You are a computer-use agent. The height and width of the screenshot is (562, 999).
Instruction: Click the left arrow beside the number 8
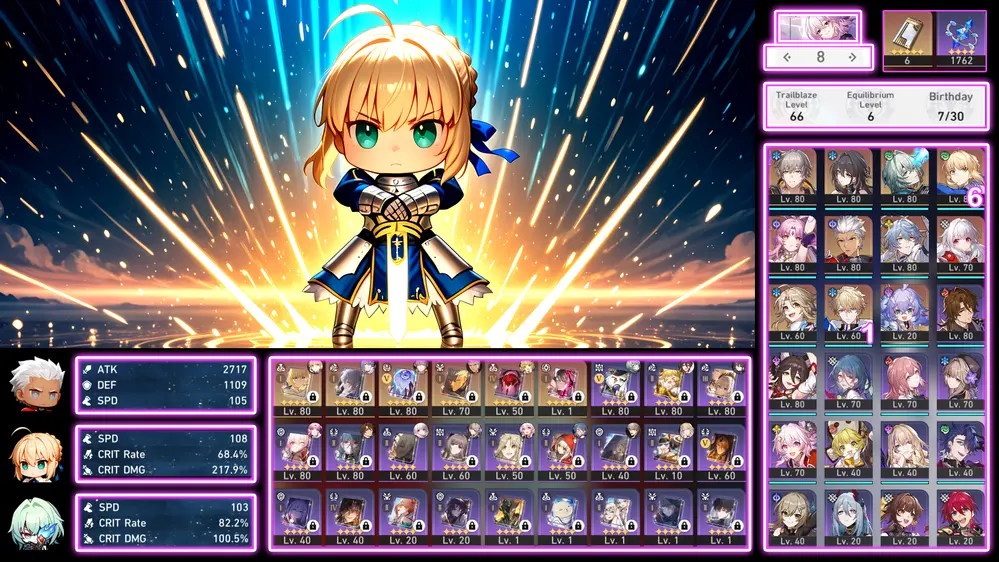[788, 57]
